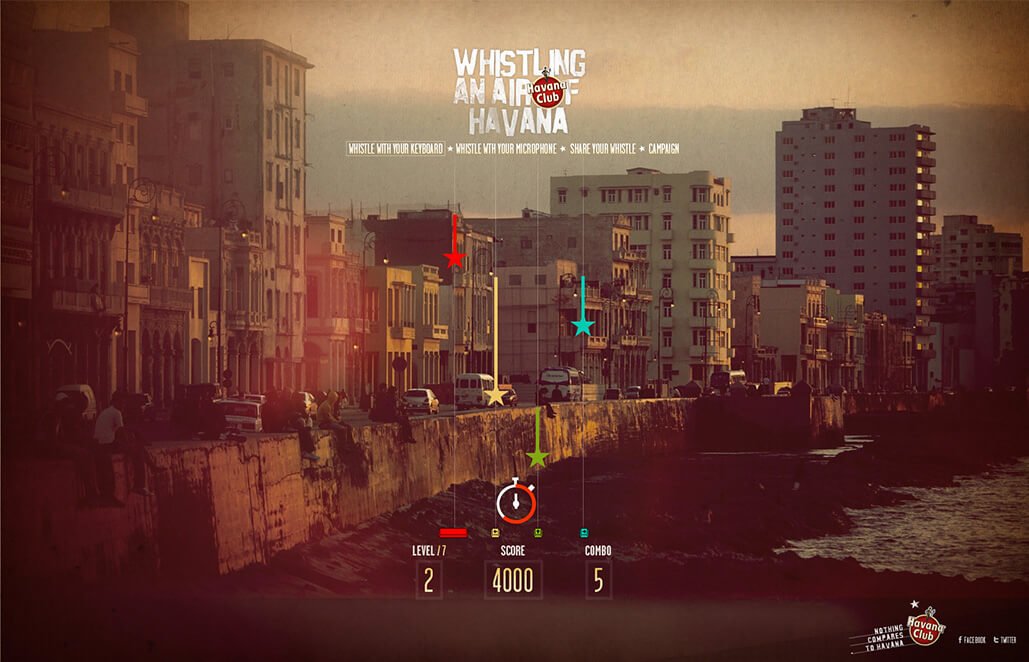This screenshot has width=1029, height=662.
Task: Hit the green key pad
Action: 538,533
